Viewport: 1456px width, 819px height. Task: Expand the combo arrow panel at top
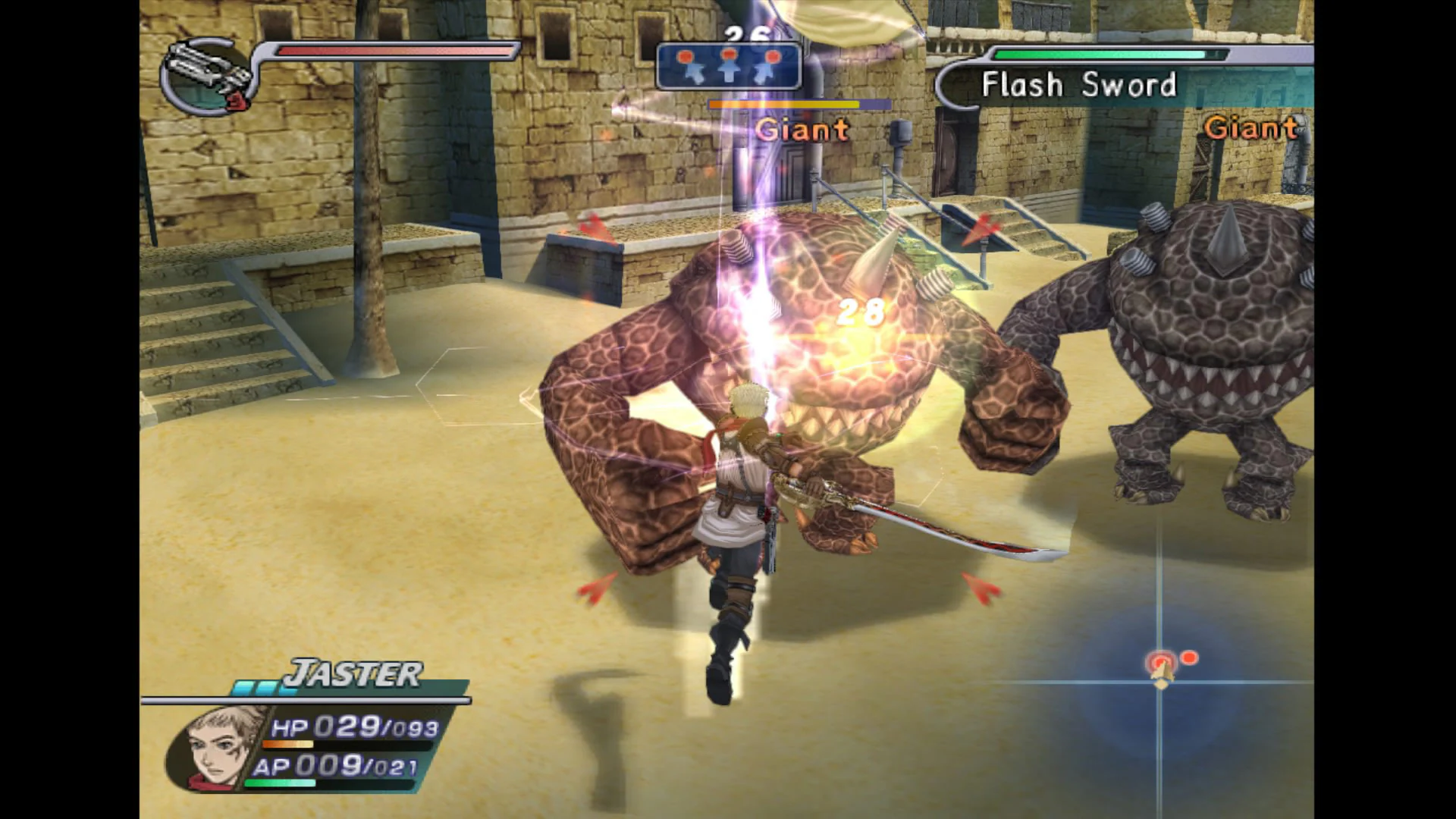pyautogui.click(x=730, y=67)
